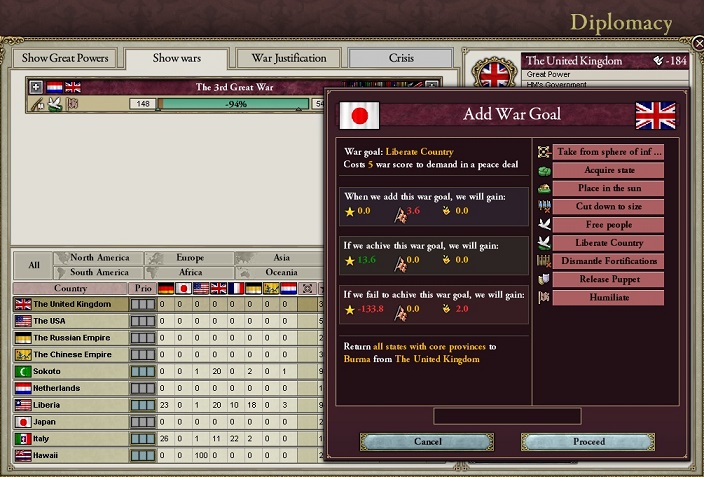This screenshot has width=704, height=477.
Task: Open the War Justification tab
Action: coord(289,58)
